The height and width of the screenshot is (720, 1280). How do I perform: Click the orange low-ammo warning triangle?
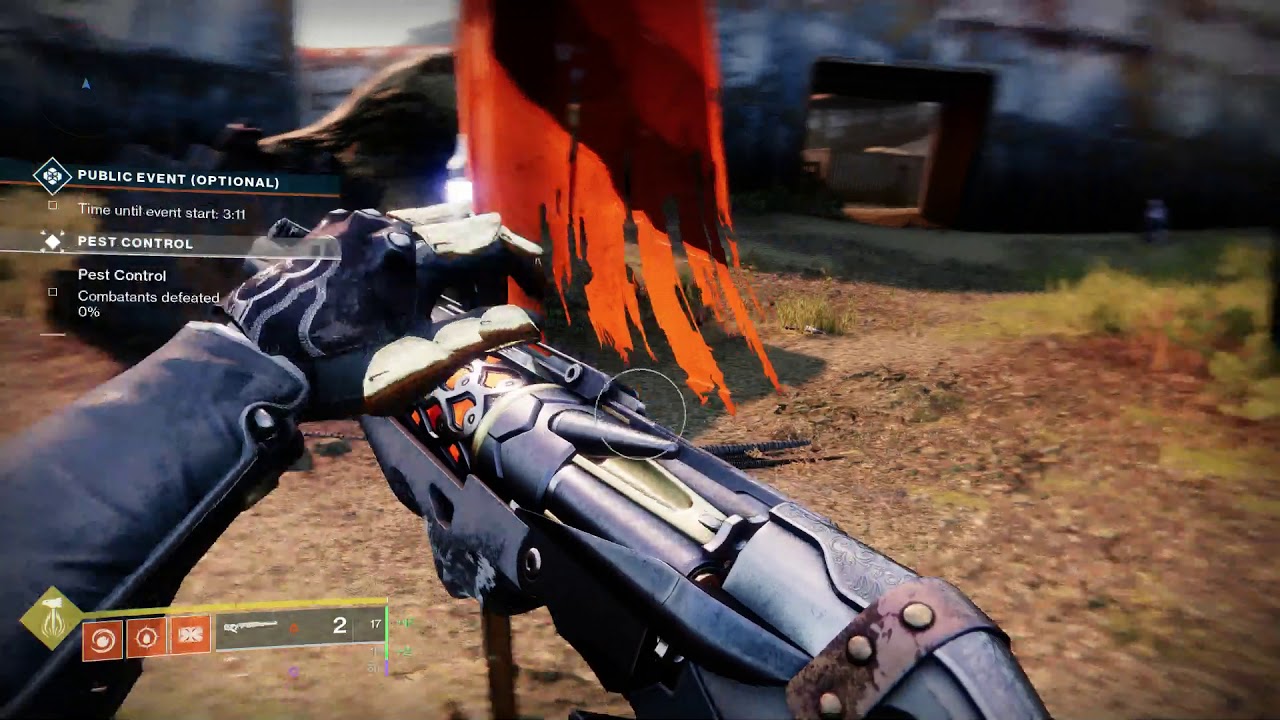pyautogui.click(x=292, y=628)
